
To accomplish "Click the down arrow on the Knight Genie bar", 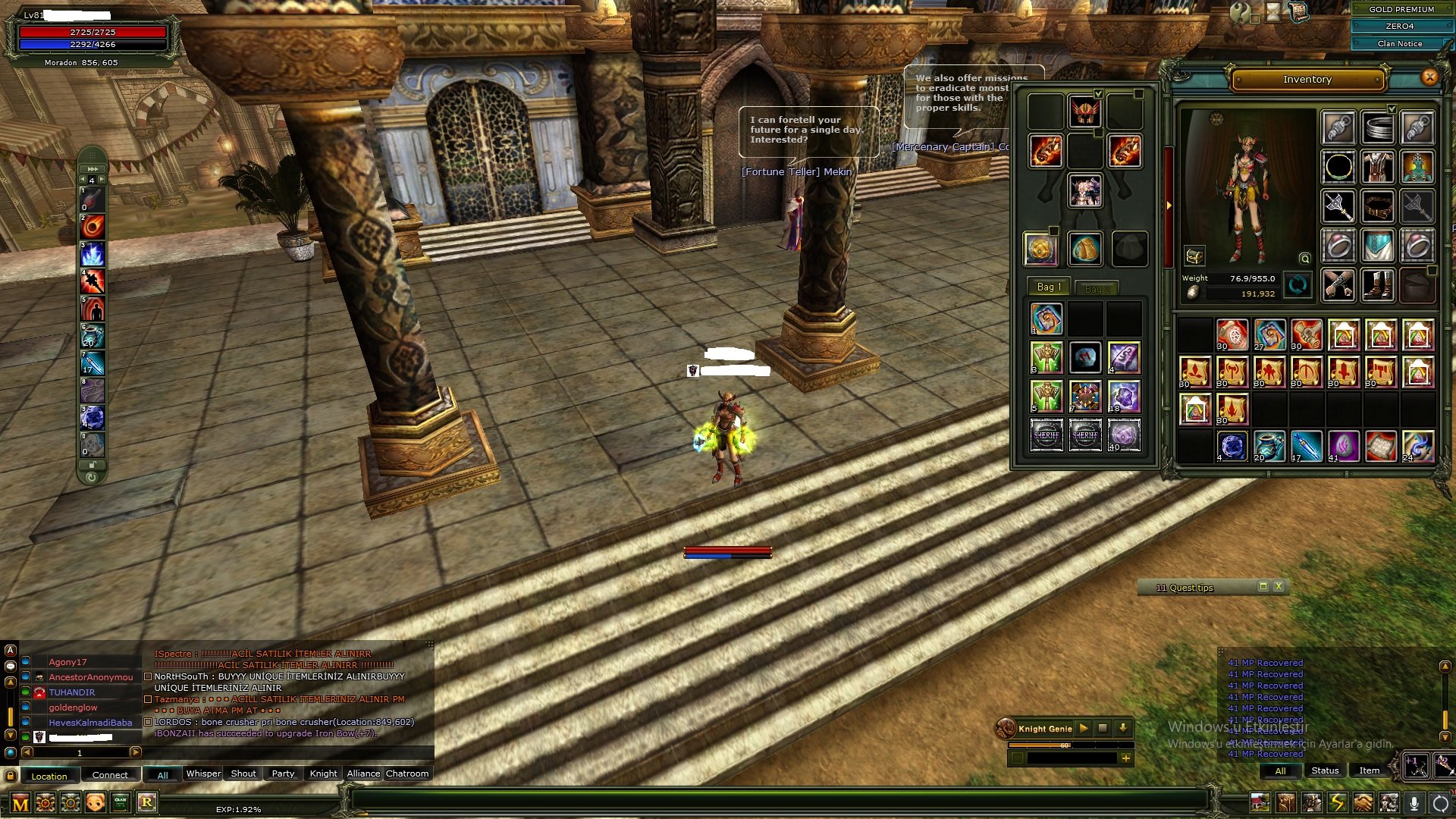I will (x=1123, y=728).
